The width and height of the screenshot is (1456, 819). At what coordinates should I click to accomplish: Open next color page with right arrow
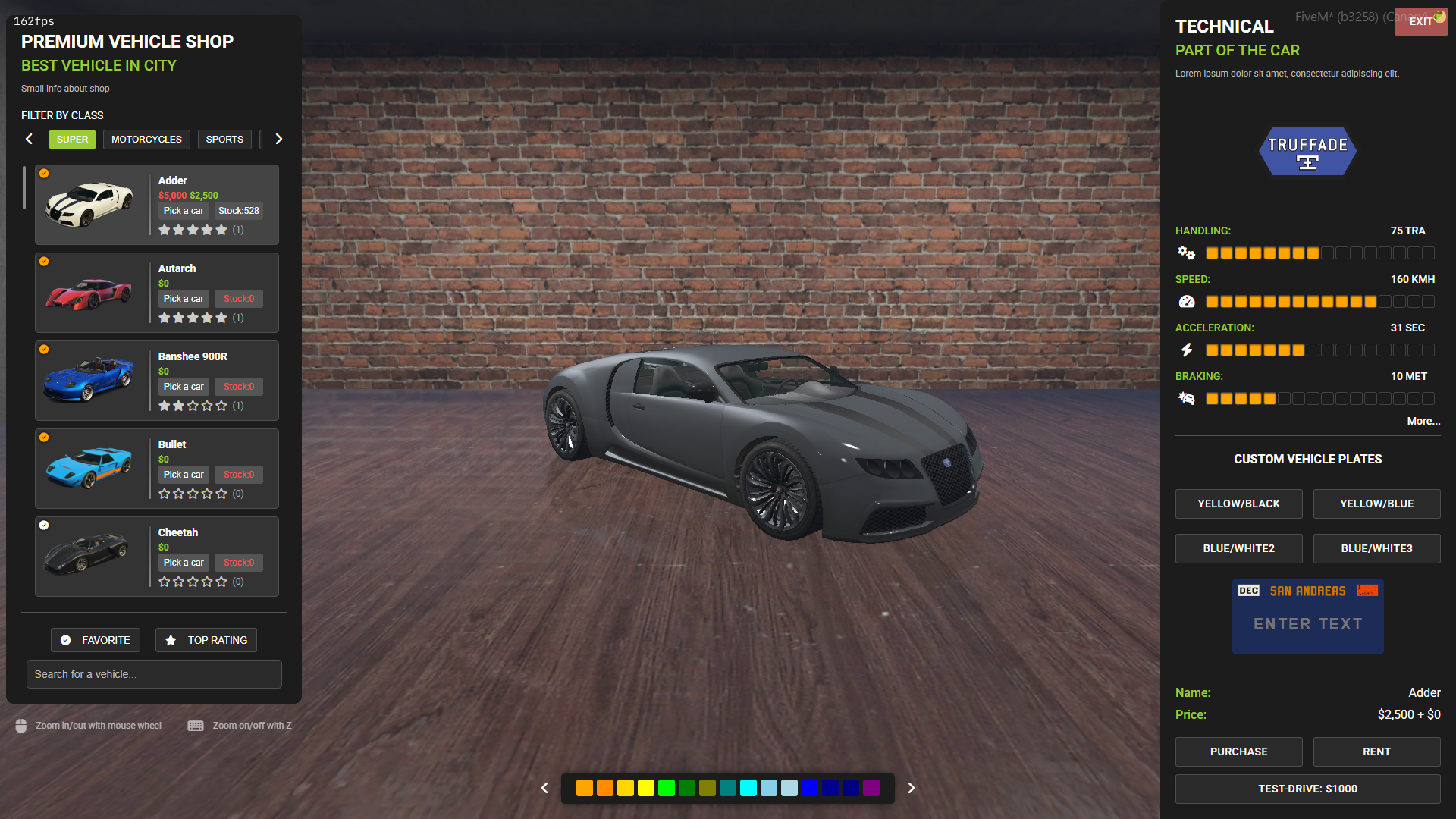tap(911, 788)
